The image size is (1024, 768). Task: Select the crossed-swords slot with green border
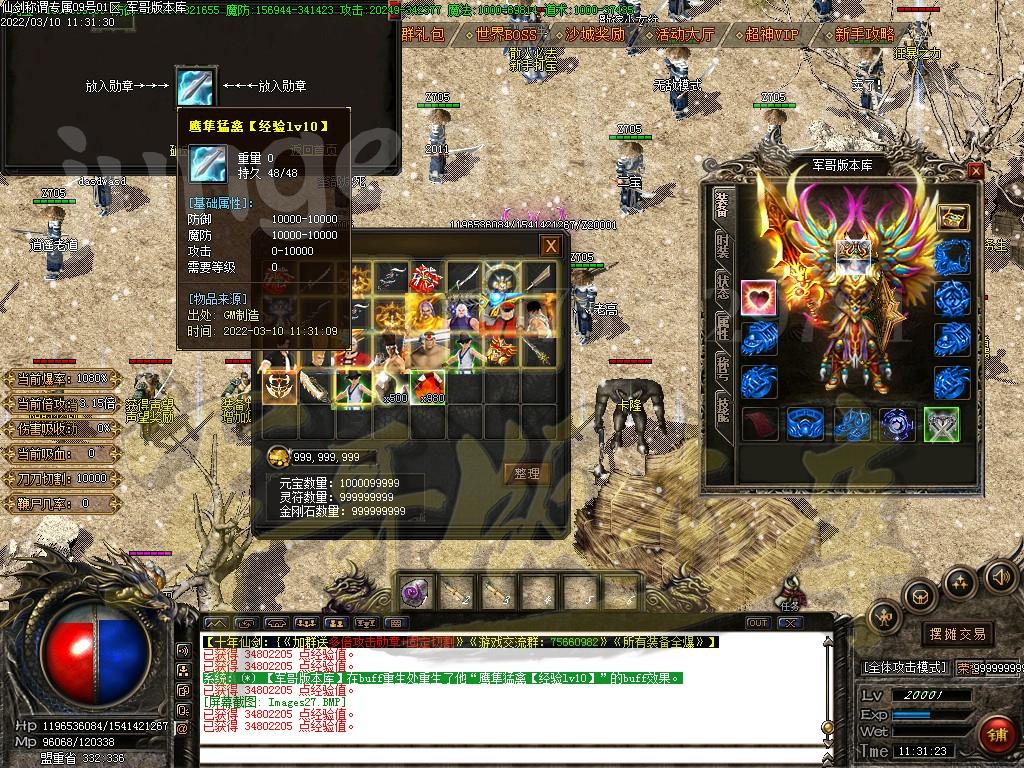coord(941,424)
